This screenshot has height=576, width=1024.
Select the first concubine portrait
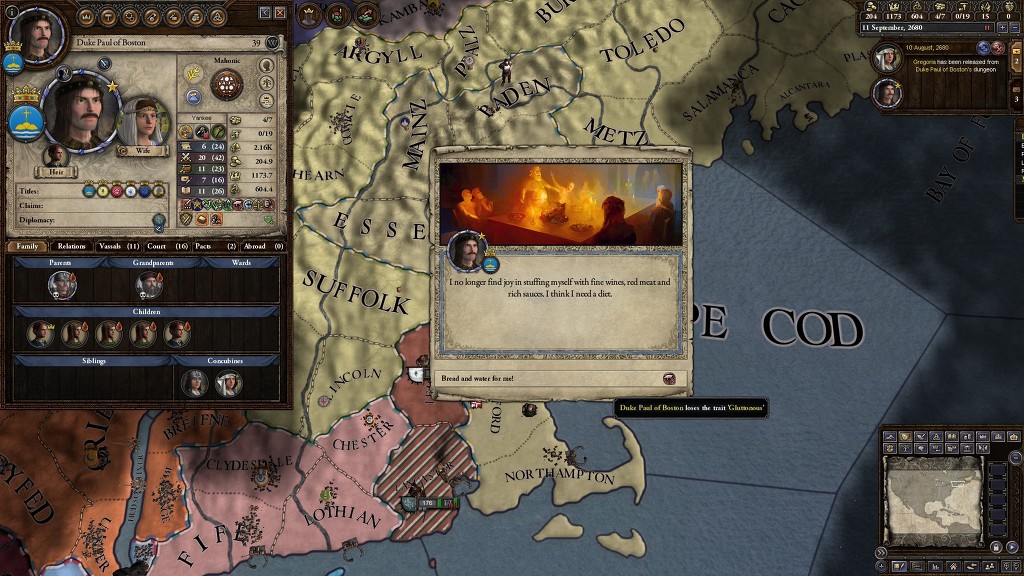click(194, 383)
